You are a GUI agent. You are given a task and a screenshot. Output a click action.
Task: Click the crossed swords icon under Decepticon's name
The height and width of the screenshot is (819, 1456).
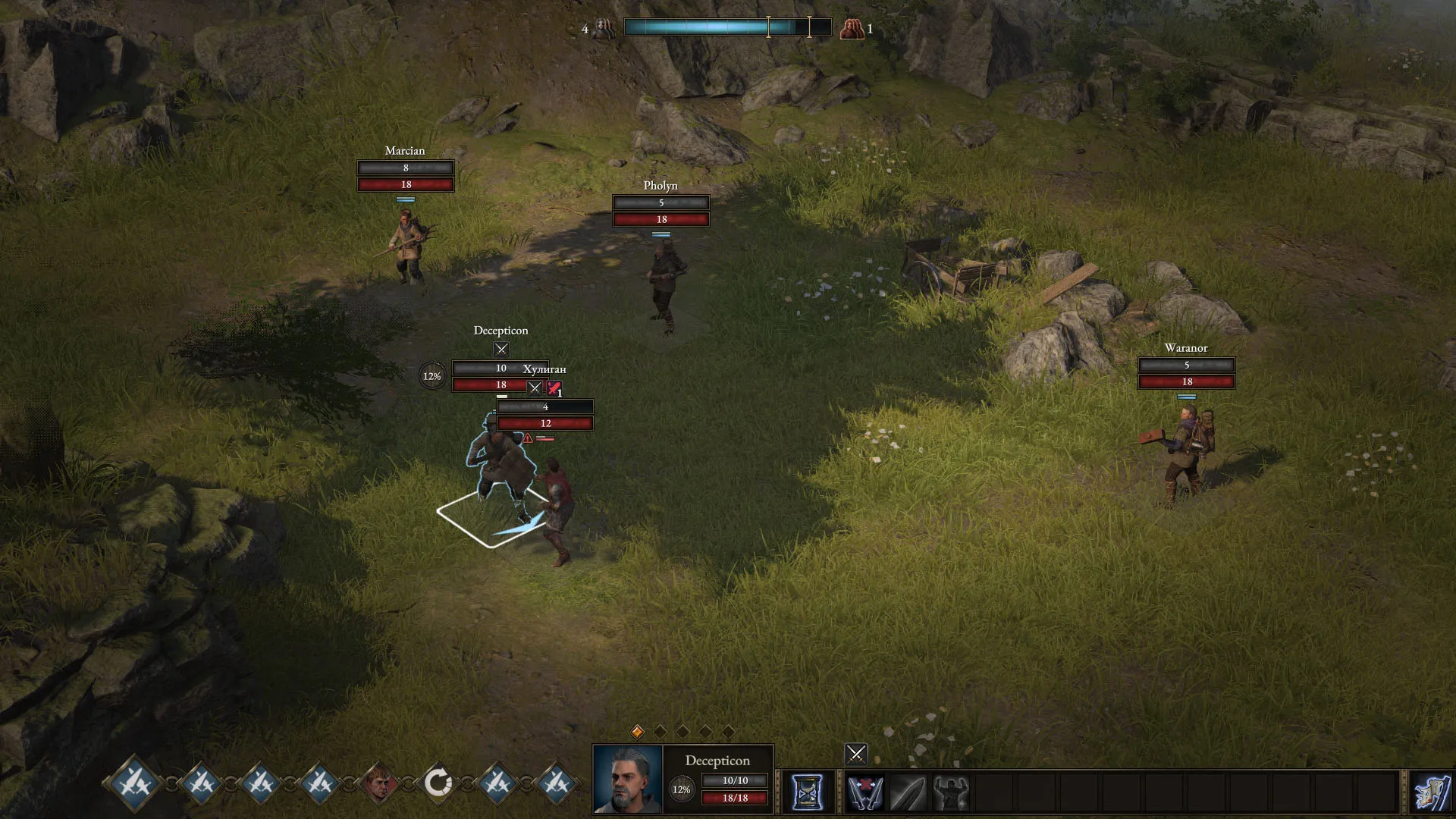[501, 350]
